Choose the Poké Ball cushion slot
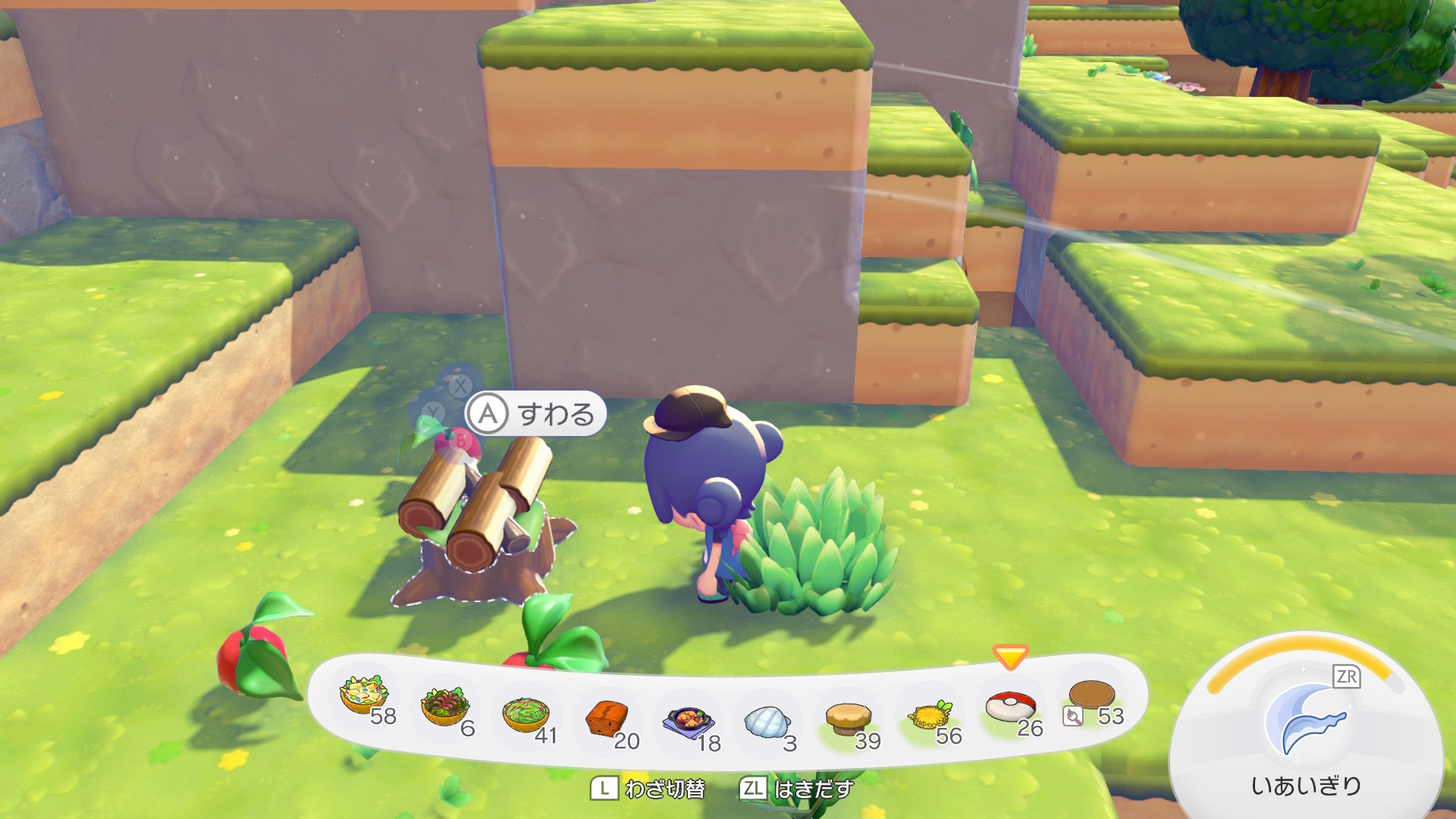The width and height of the screenshot is (1456, 819). (x=1010, y=707)
